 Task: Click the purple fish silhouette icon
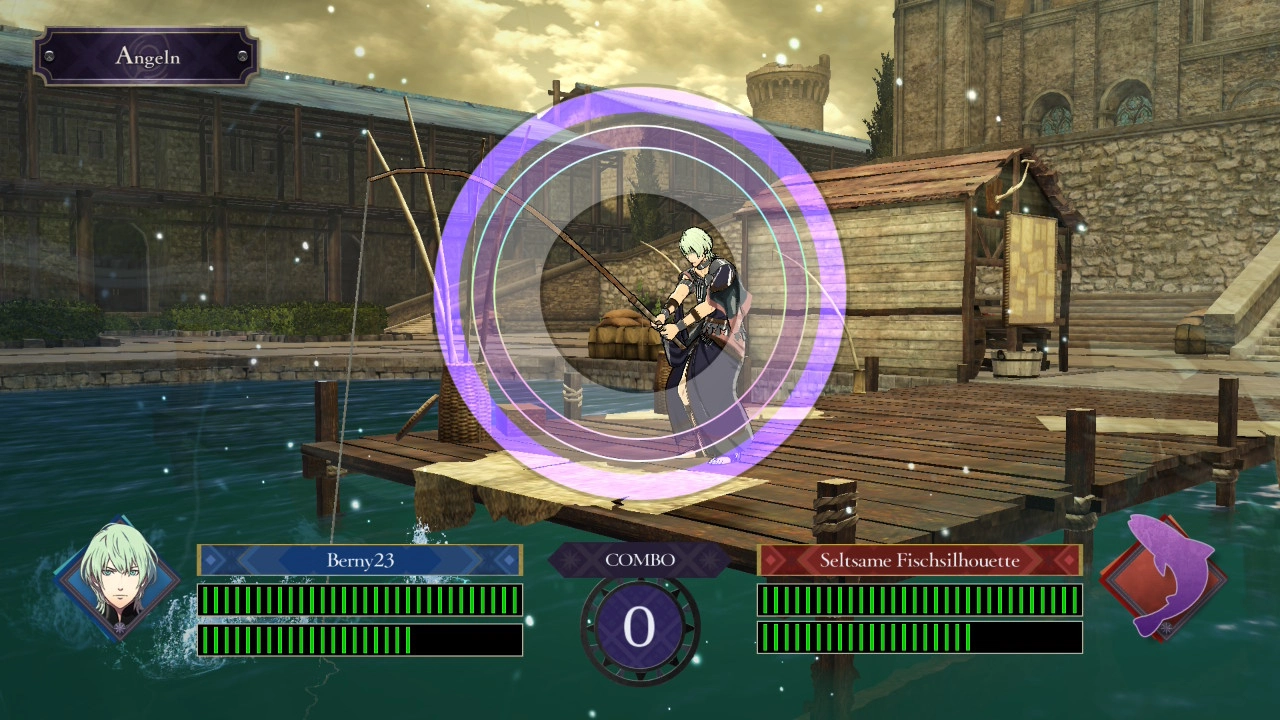point(1166,576)
